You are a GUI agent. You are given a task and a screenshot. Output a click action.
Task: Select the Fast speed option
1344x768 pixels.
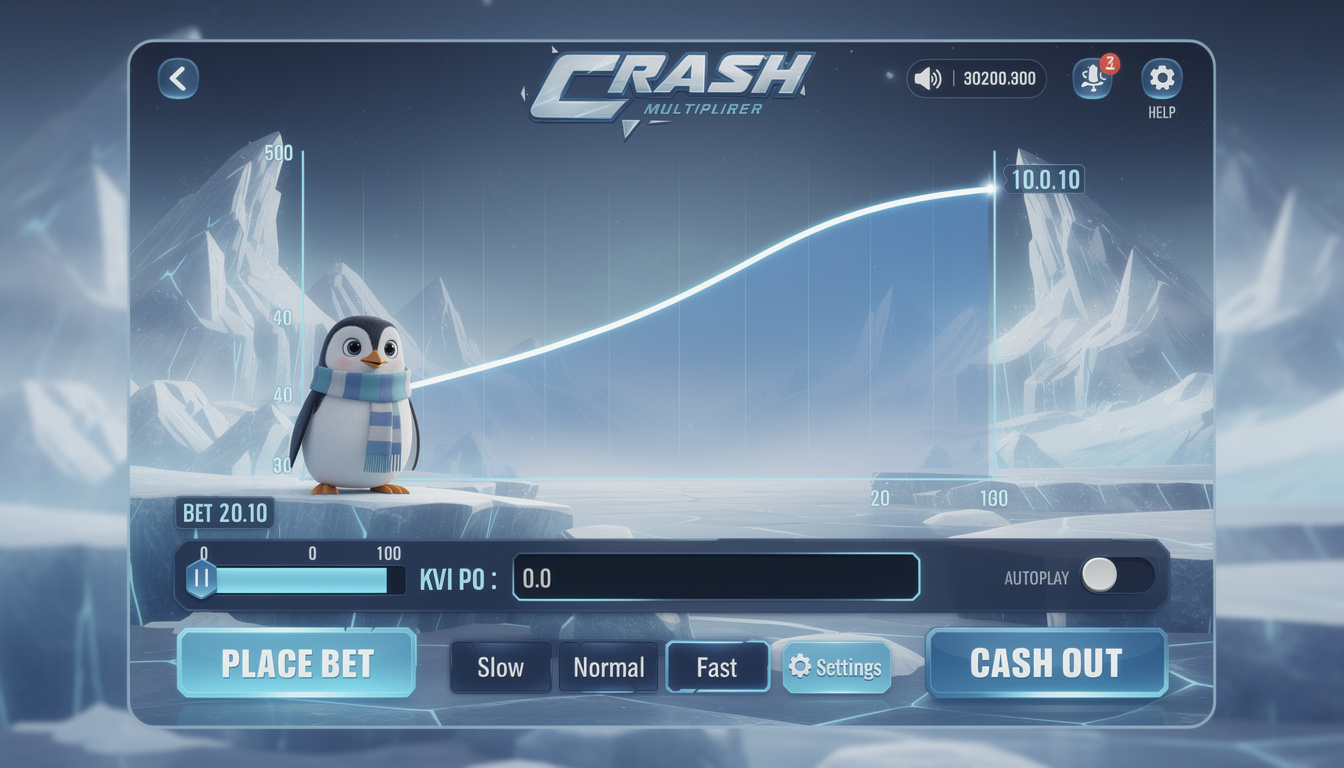click(x=717, y=667)
